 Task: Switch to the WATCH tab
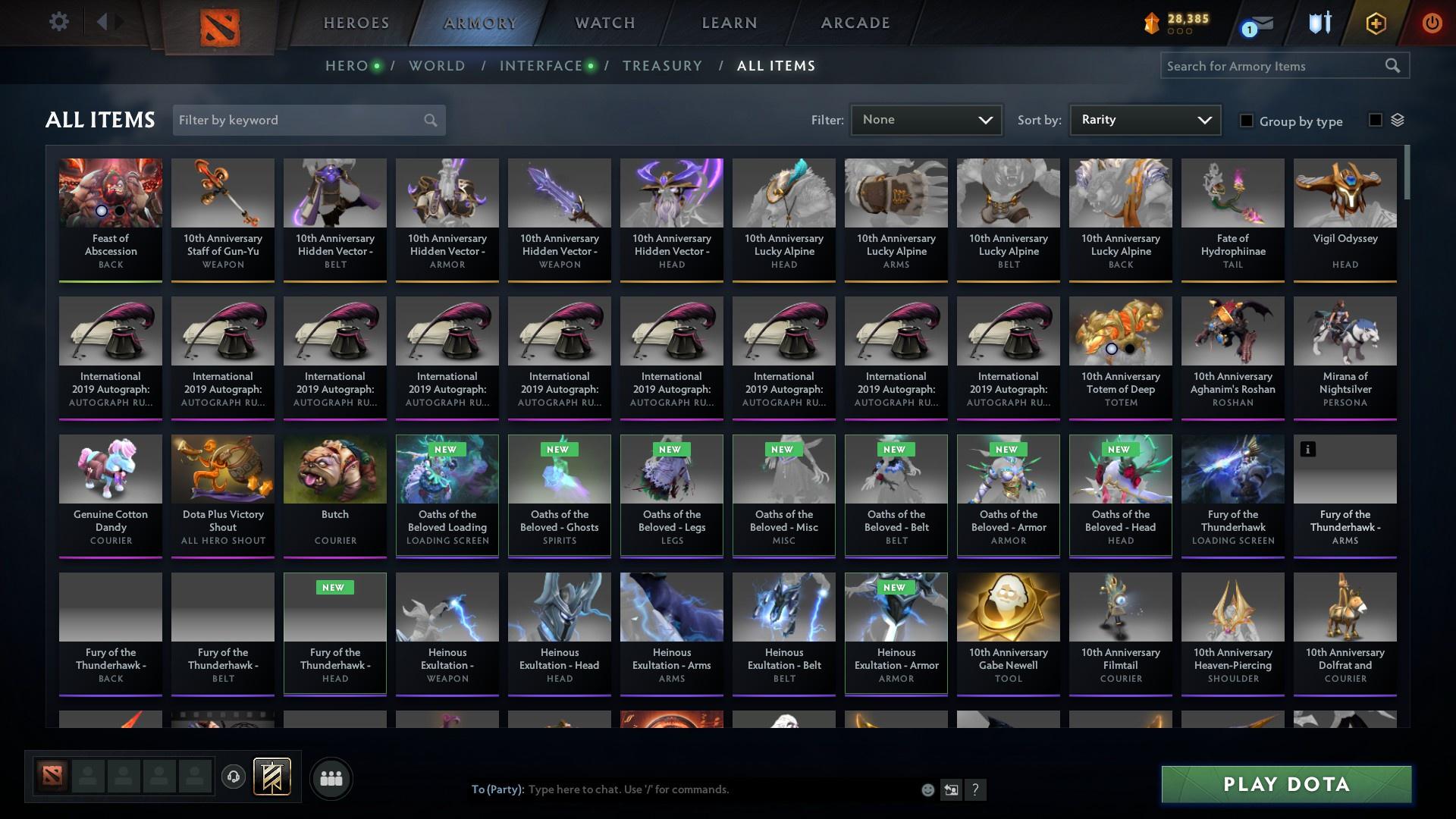(x=604, y=23)
